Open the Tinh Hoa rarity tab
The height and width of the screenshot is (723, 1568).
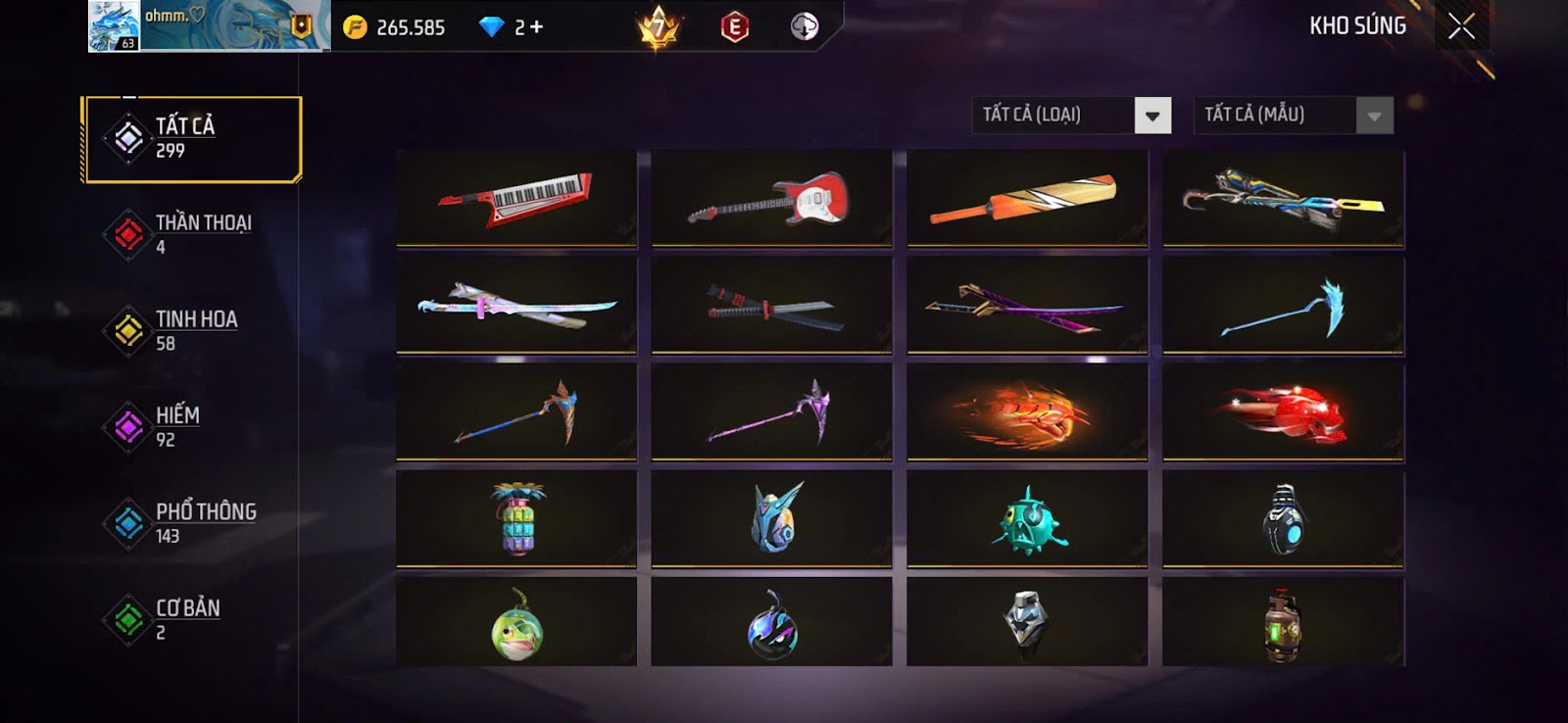(192, 330)
